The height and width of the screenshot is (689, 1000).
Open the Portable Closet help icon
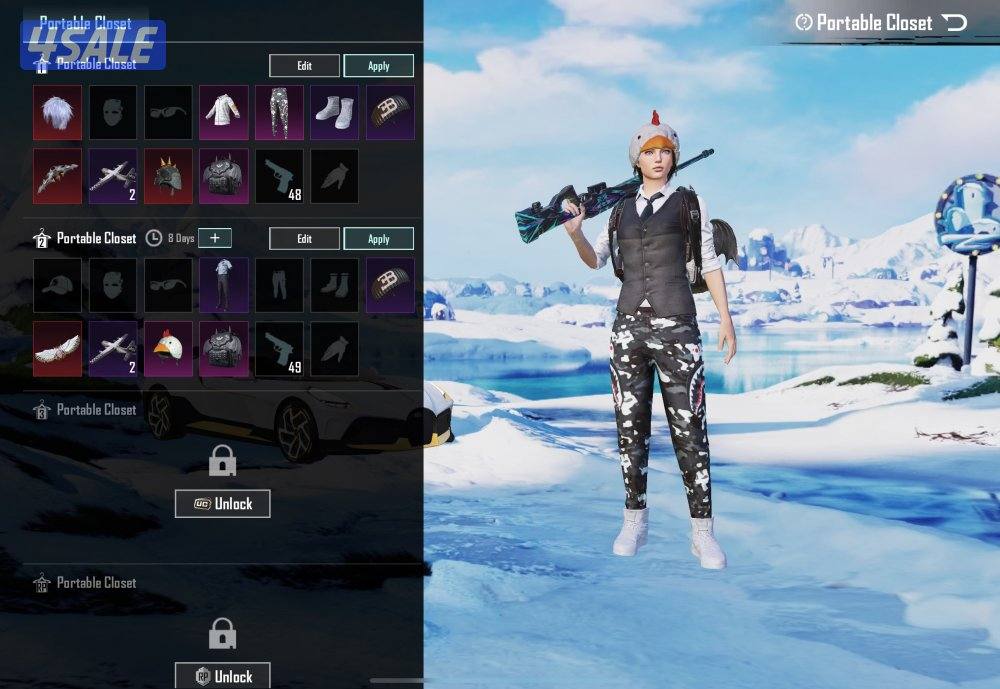point(803,23)
